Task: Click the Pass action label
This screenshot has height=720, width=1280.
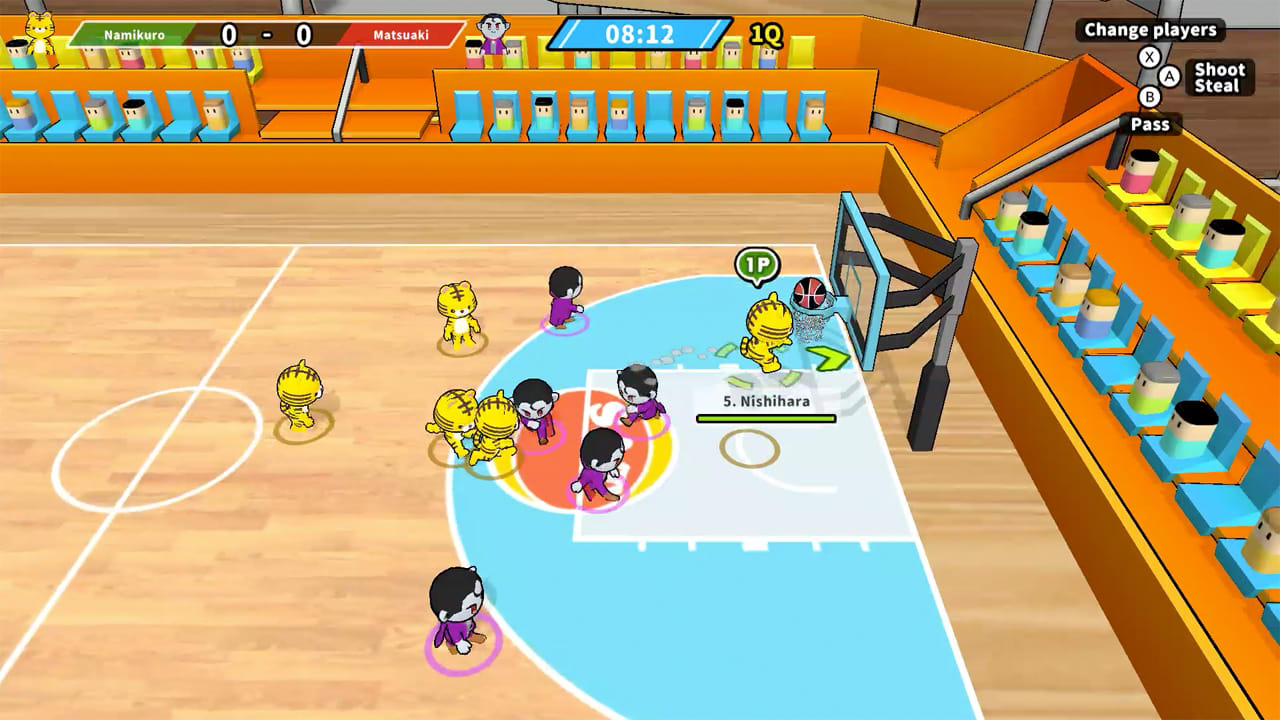Action: tap(1150, 124)
